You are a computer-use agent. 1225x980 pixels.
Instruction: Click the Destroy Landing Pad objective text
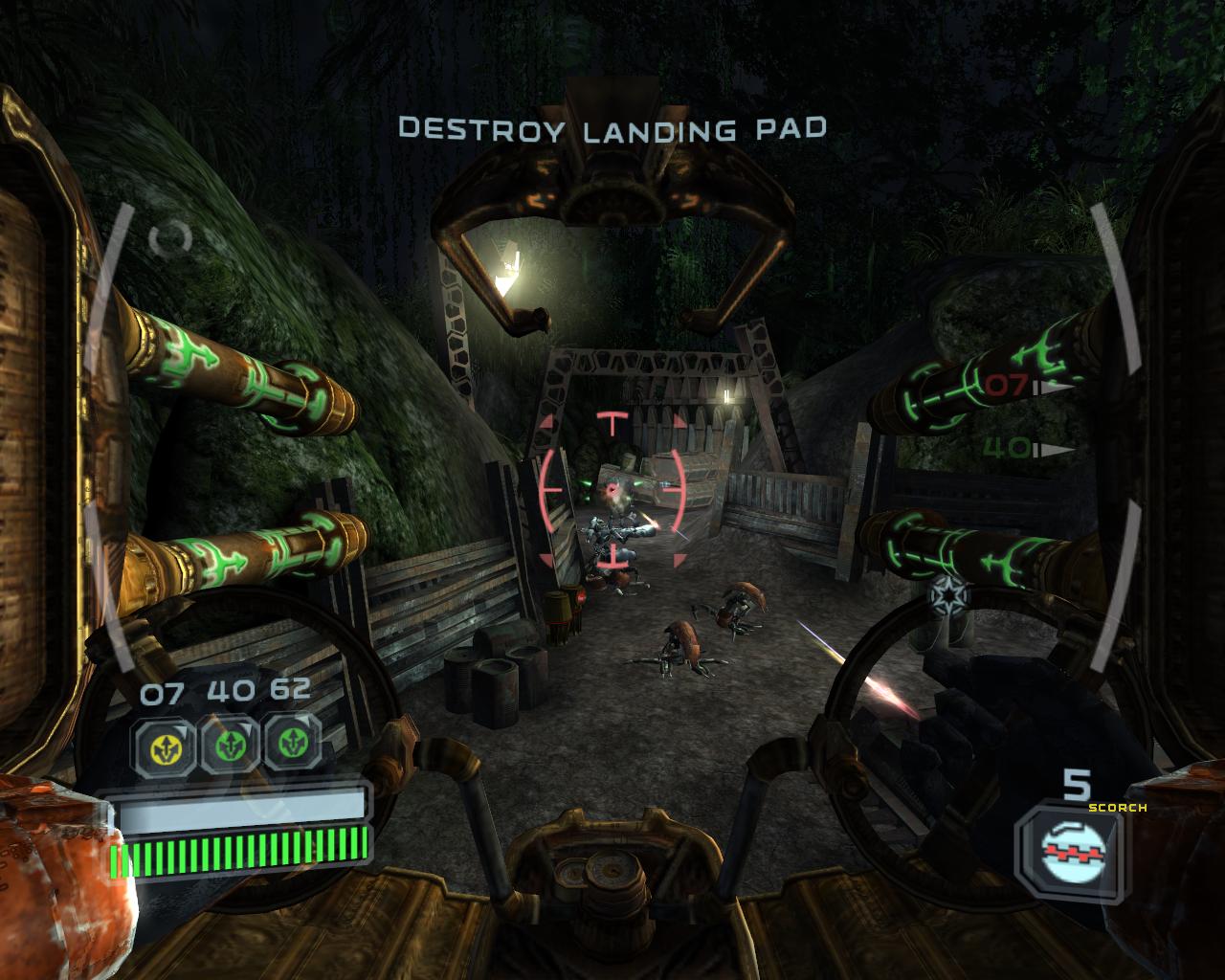(612, 127)
